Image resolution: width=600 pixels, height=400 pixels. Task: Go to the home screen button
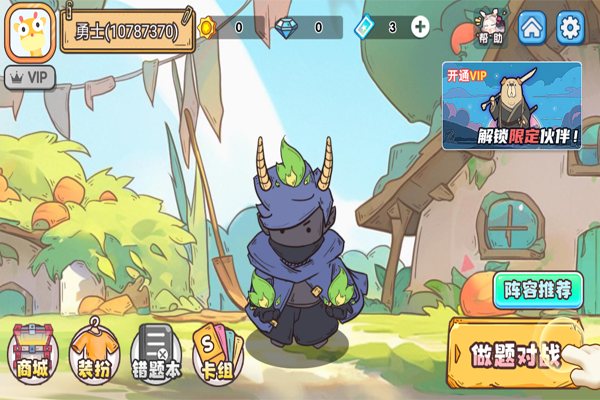(x=533, y=26)
